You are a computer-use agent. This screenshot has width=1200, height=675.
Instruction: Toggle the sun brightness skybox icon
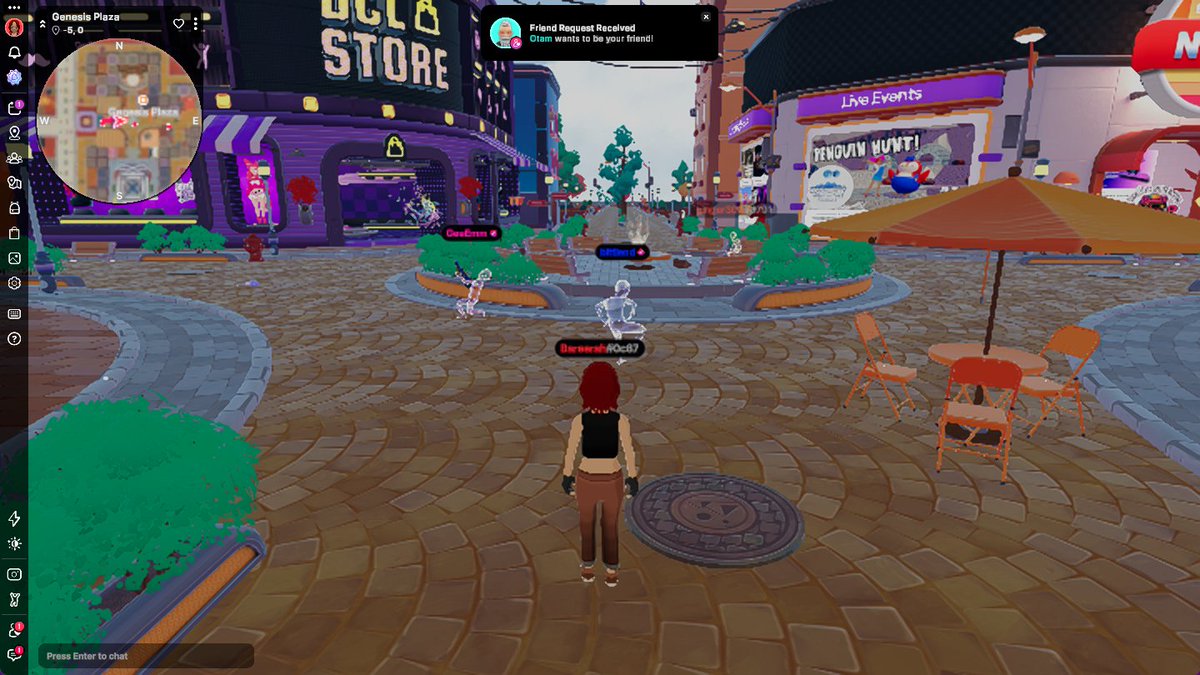click(x=14, y=544)
